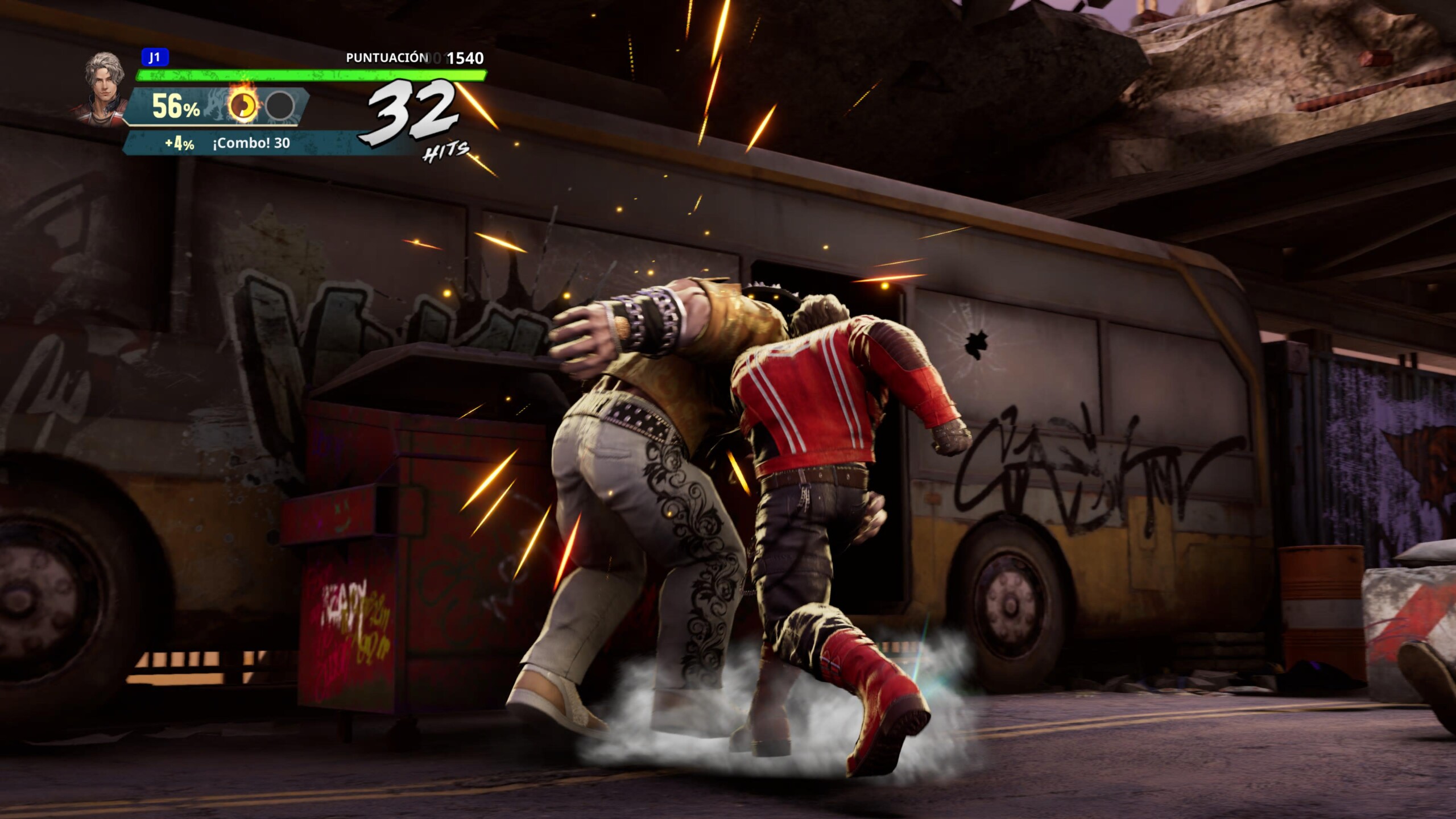Screen dimensions: 1456x819
Task: Select the flaming orange gauge orb
Action: click(243, 105)
